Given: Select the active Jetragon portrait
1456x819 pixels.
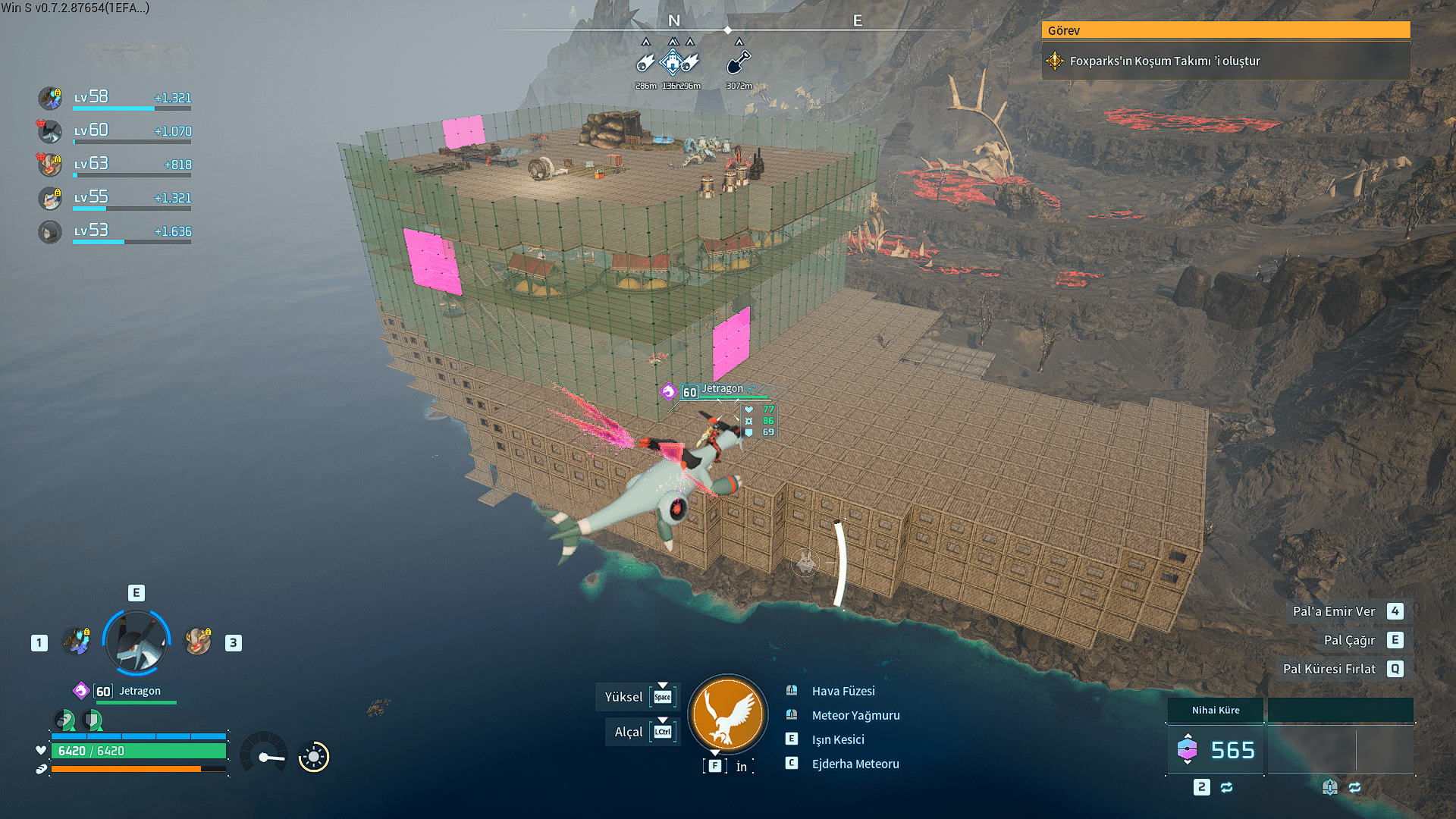Looking at the screenshot, I should tap(136, 642).
